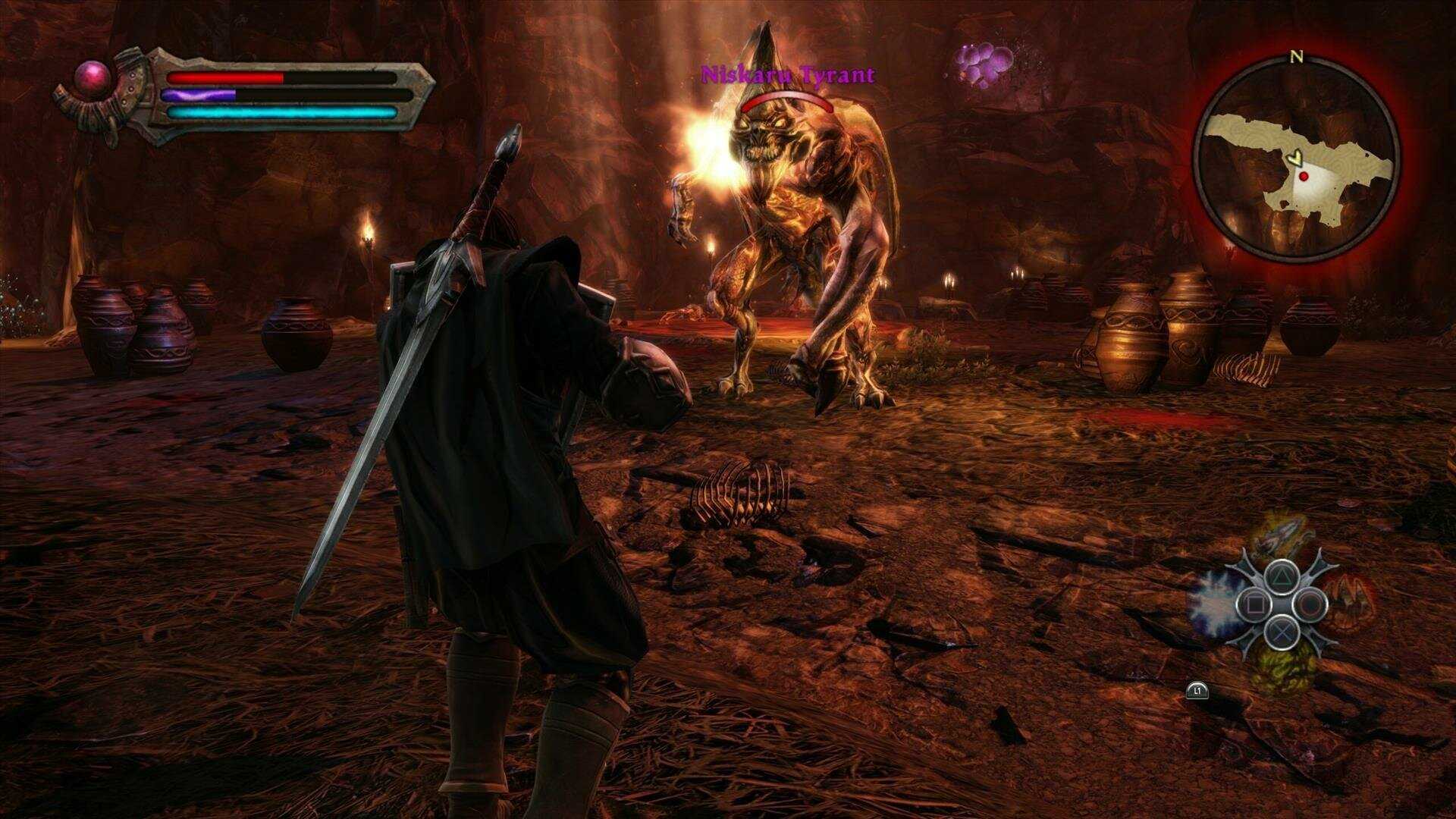
Task: Activate the blade ability above the wheel
Action: pyautogui.click(x=1282, y=540)
